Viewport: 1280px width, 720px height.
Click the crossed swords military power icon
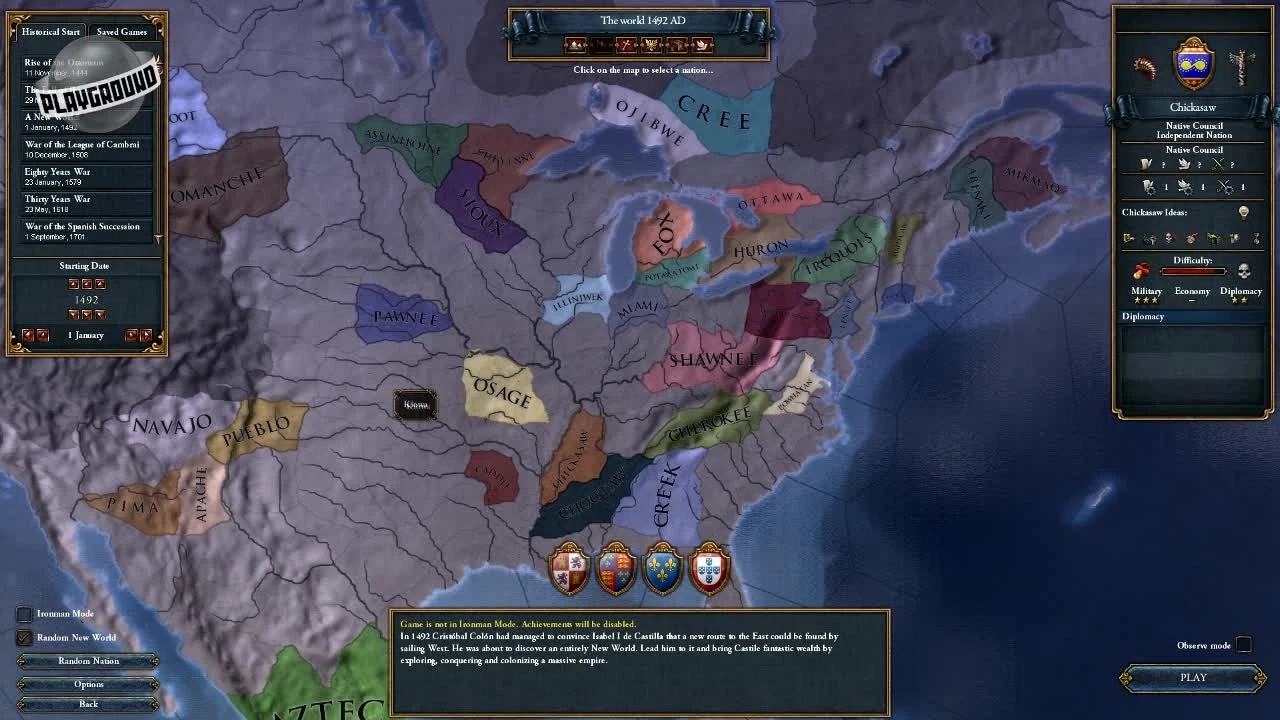[1218, 164]
